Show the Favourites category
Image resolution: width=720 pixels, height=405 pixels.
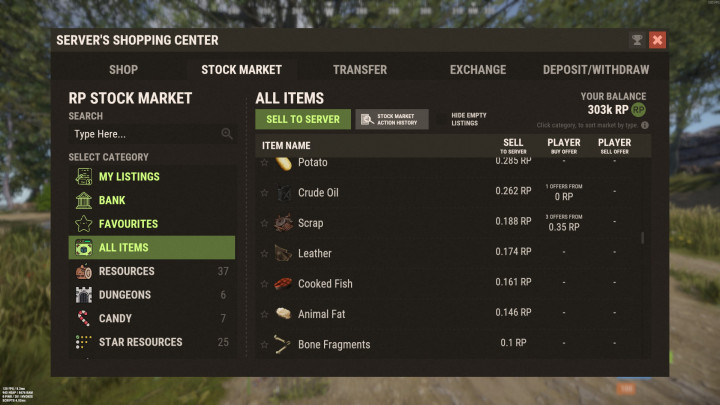(x=128, y=224)
